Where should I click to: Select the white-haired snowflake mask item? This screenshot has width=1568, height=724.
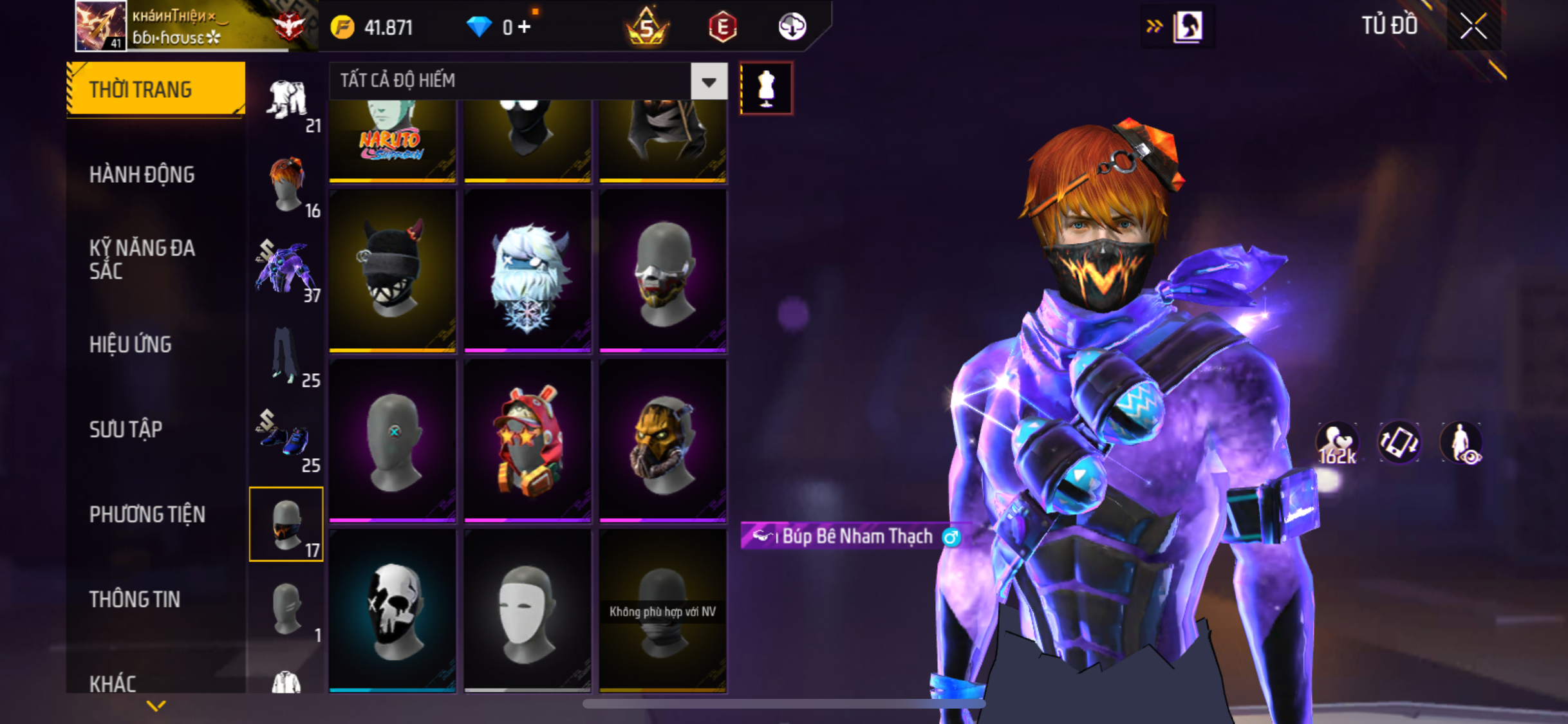tap(527, 270)
